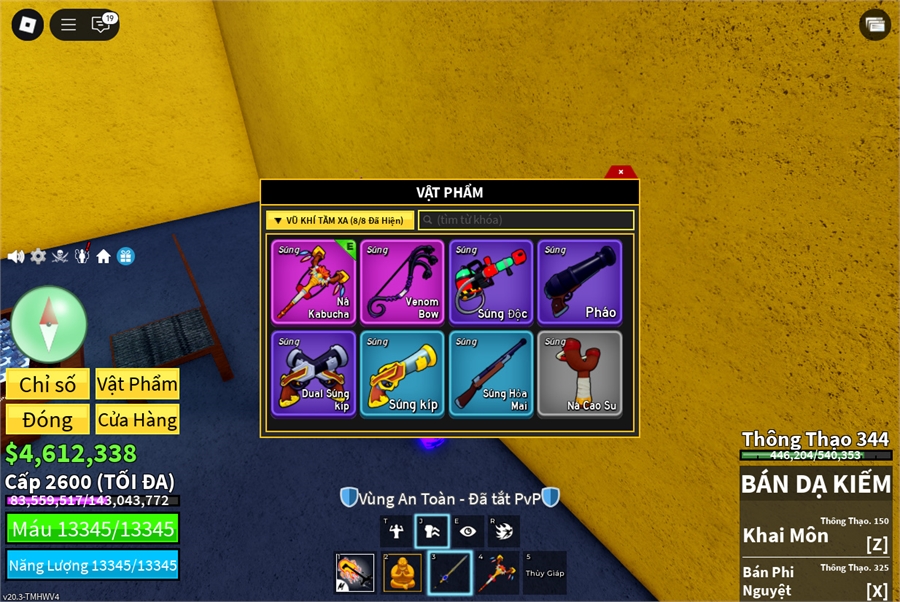Close the Vật Phẩm inventory window
The height and width of the screenshot is (602, 900).
(x=621, y=172)
